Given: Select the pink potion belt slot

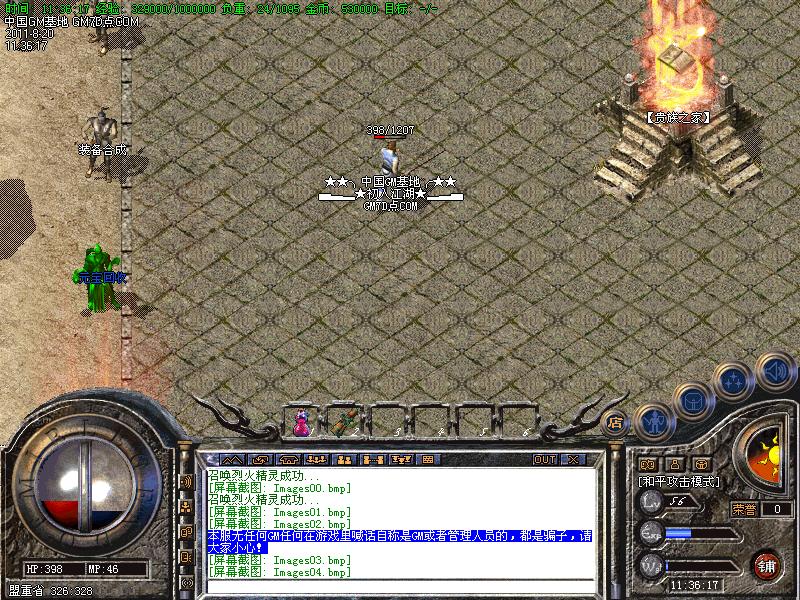Looking at the screenshot, I should coord(302,423).
